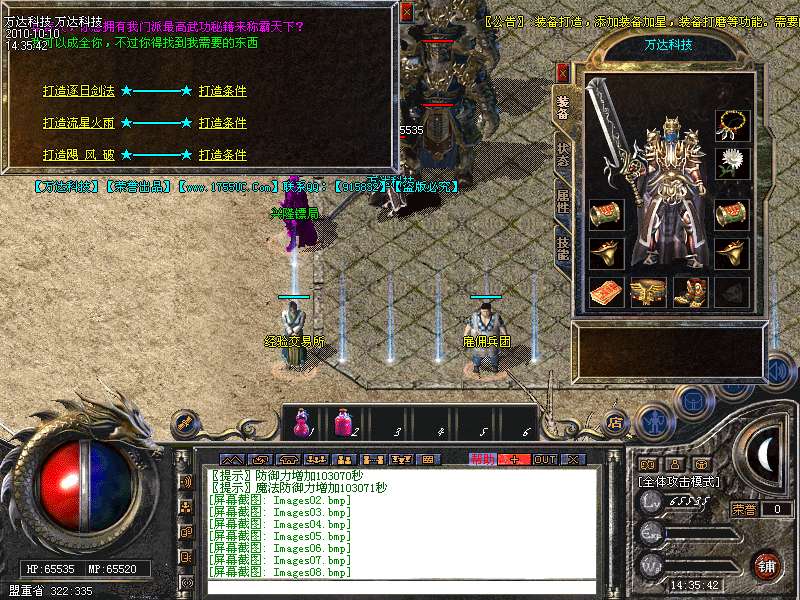Close the character equipment panel
800x600 pixels.
point(562,72)
